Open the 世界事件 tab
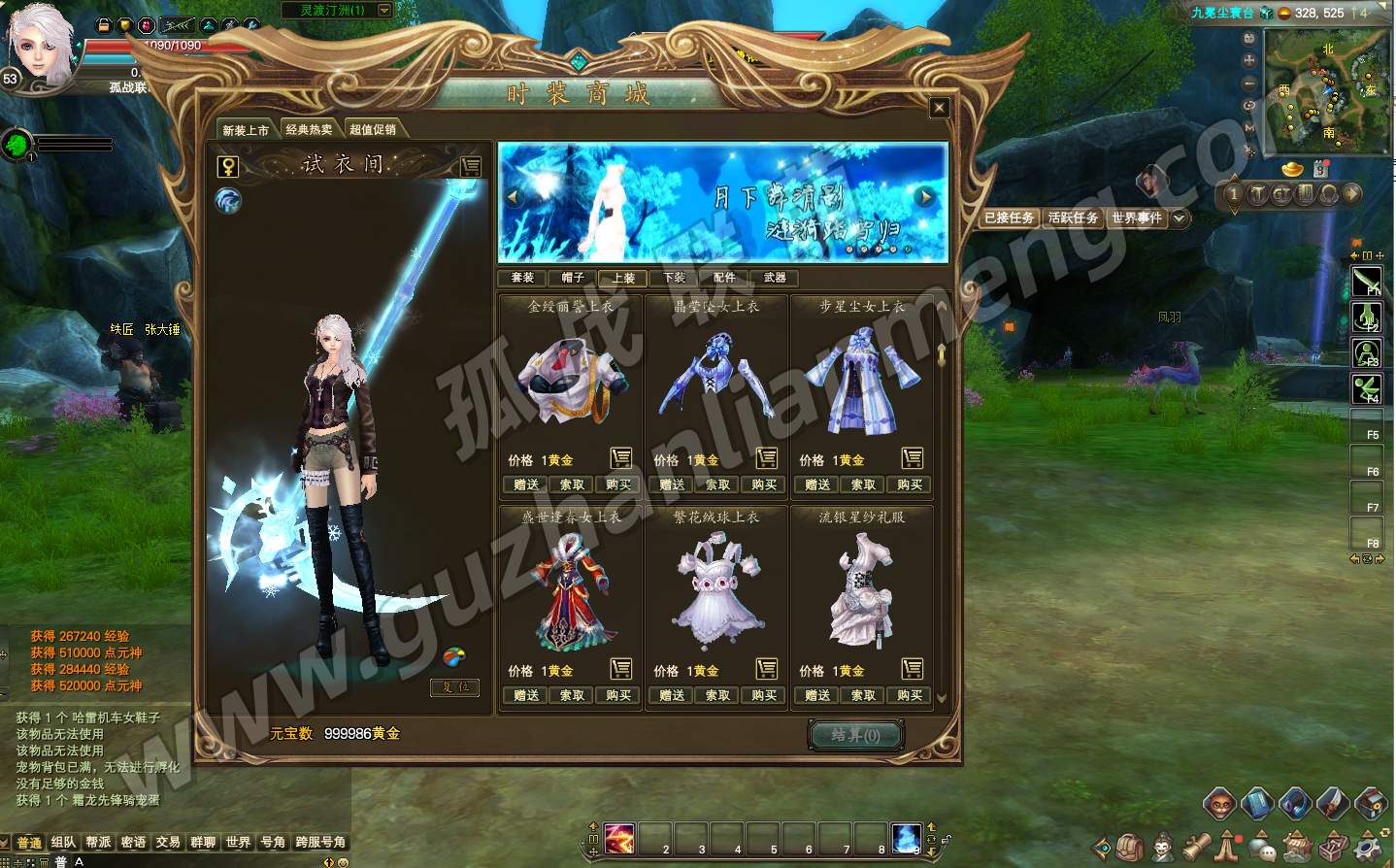 1137,218
